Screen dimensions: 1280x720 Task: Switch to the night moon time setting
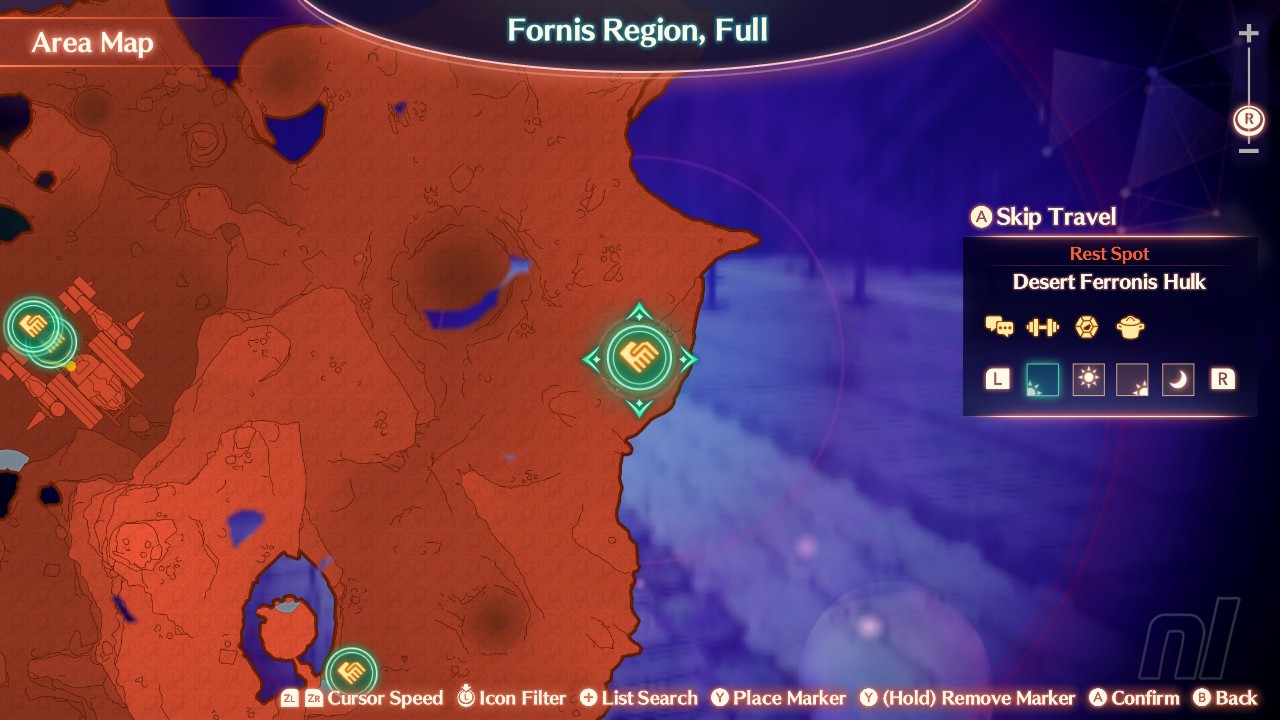[x=1177, y=379]
